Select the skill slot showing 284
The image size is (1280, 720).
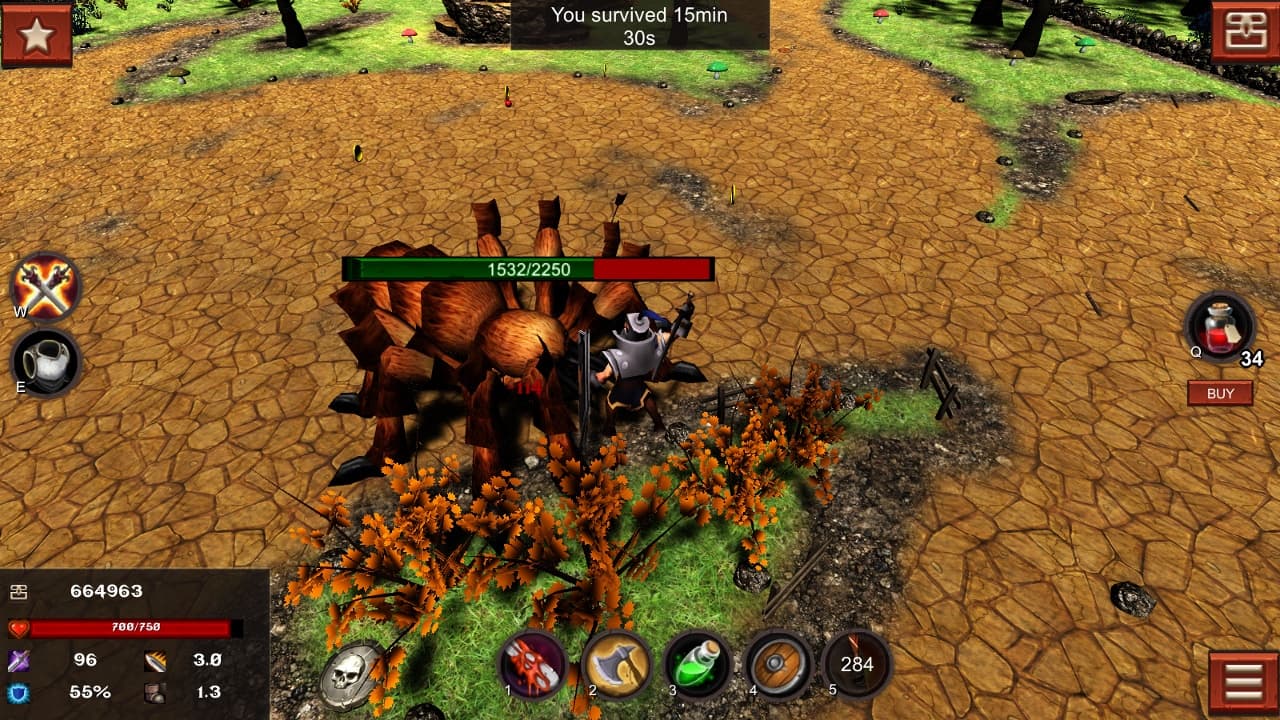(857, 664)
